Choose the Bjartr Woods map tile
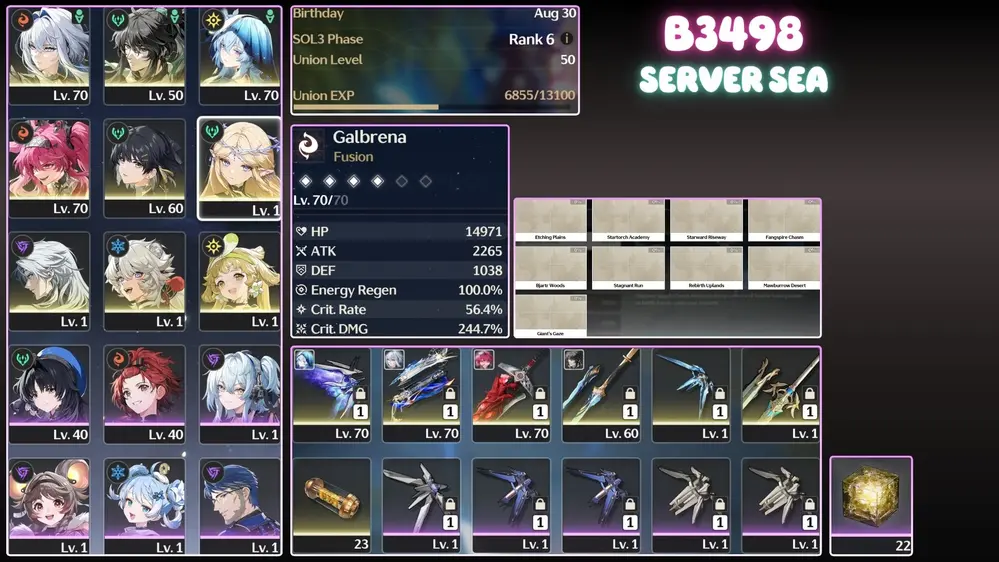Image resolution: width=999 pixels, height=562 pixels. pos(550,268)
